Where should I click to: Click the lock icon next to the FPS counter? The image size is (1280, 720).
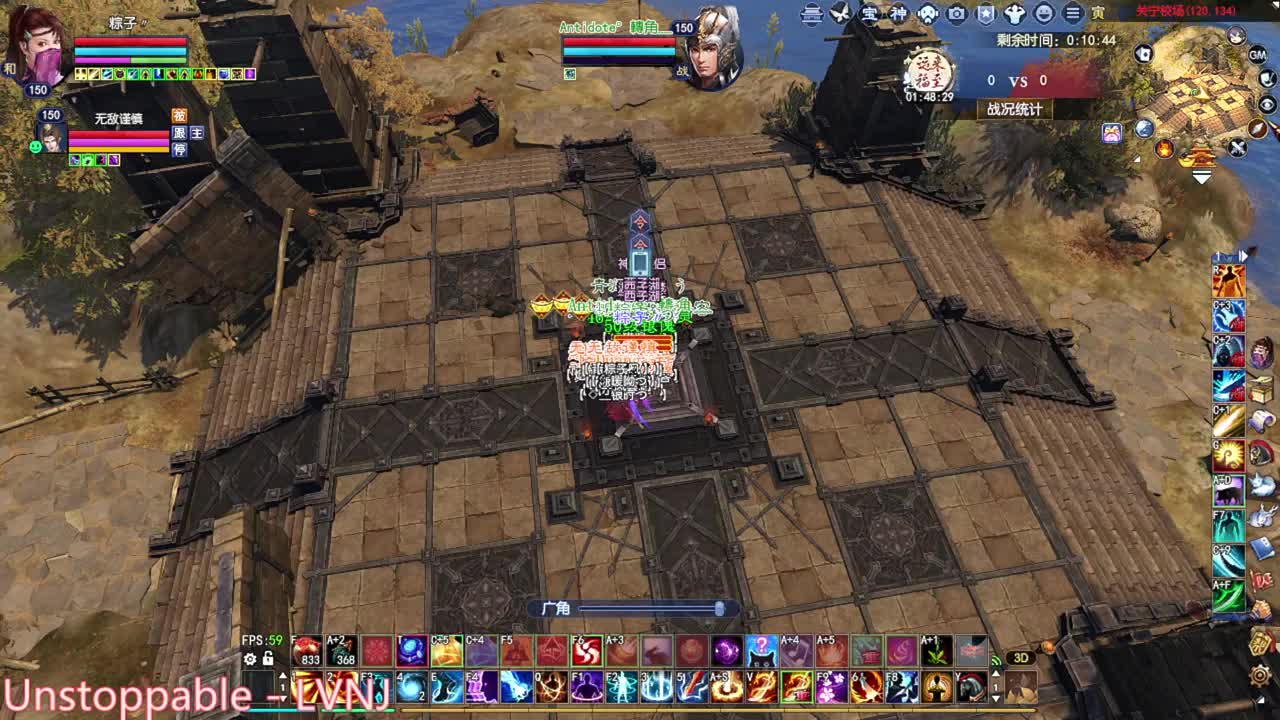click(x=266, y=658)
